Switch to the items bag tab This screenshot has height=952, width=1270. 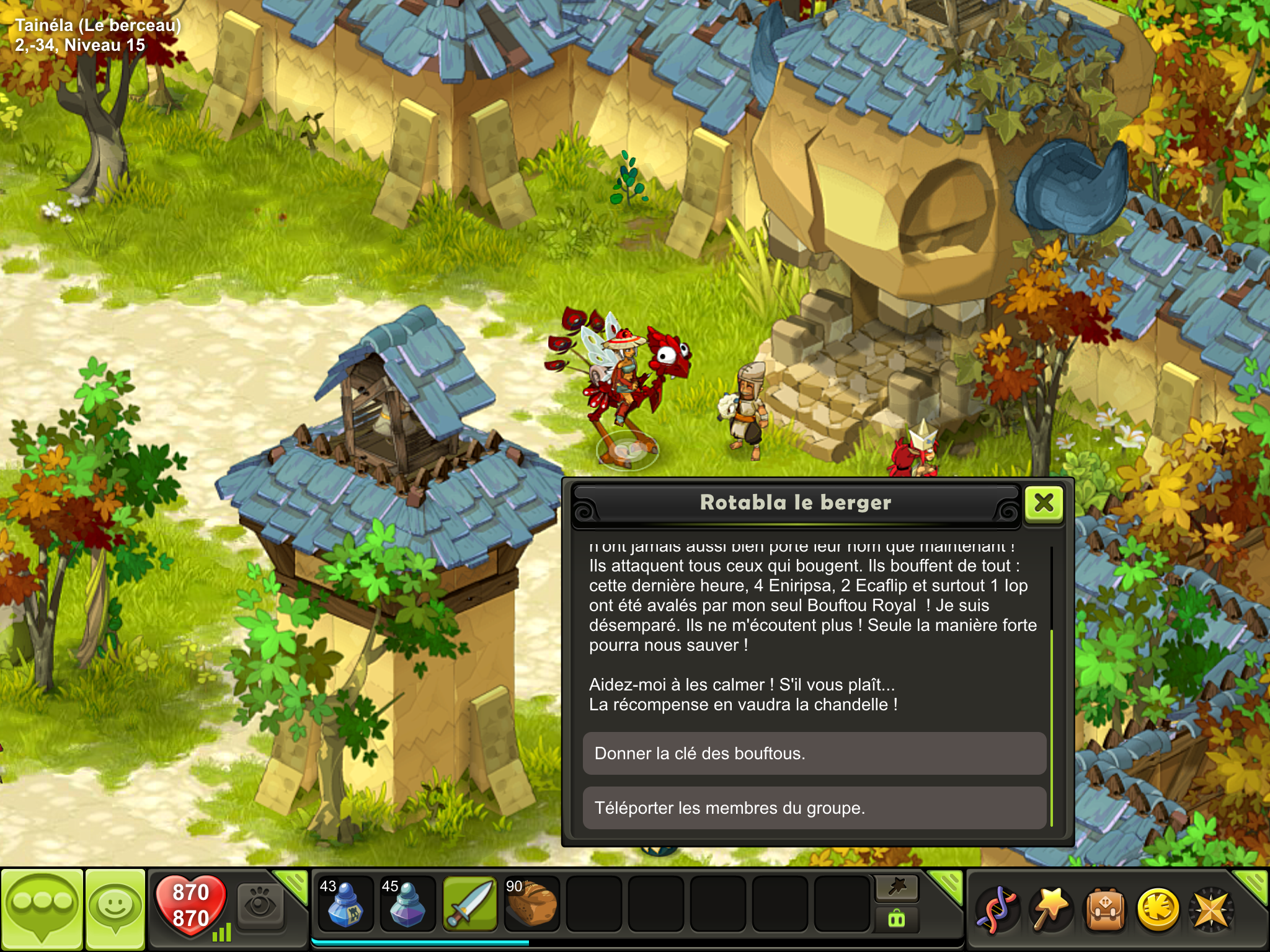(897, 919)
